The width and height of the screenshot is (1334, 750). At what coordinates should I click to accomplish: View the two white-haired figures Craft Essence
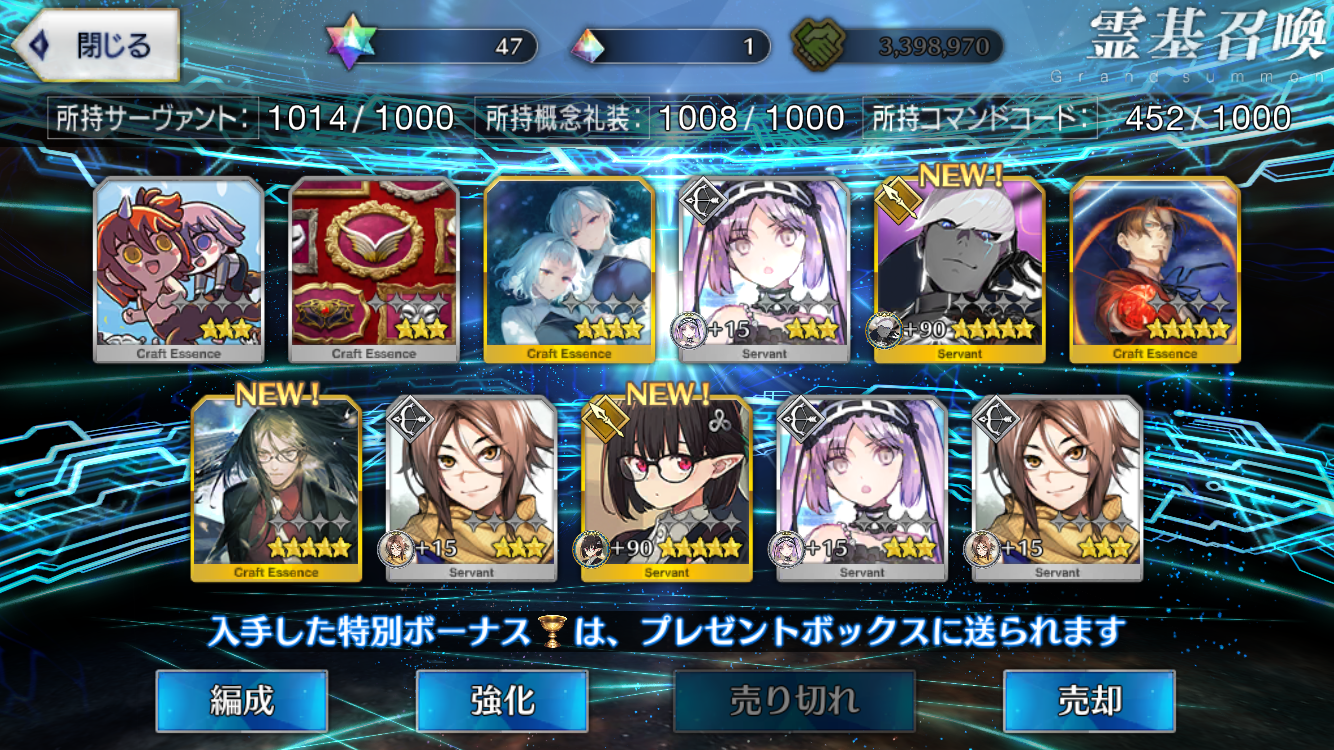(569, 269)
